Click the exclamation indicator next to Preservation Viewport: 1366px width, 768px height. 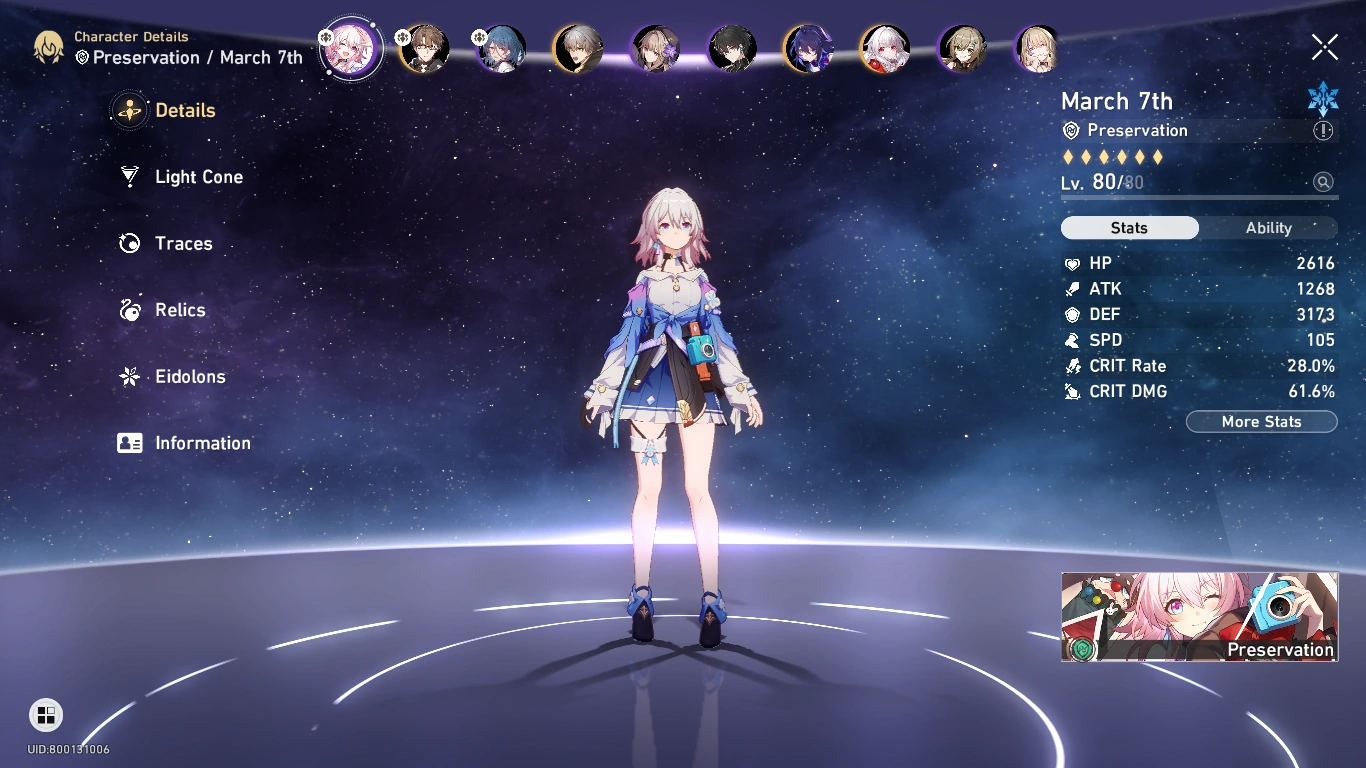point(1323,130)
